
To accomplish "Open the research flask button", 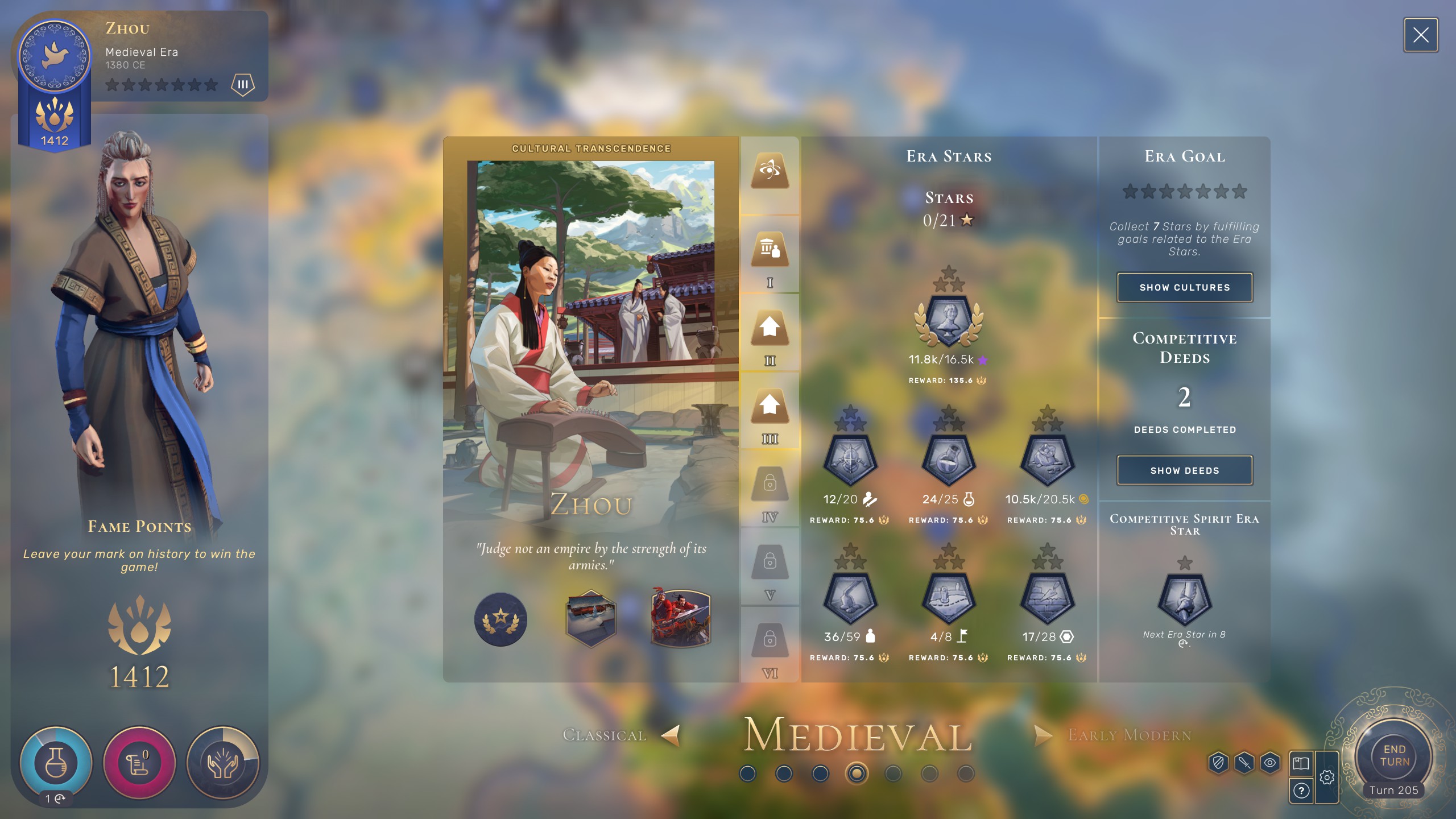I will tap(56, 762).
